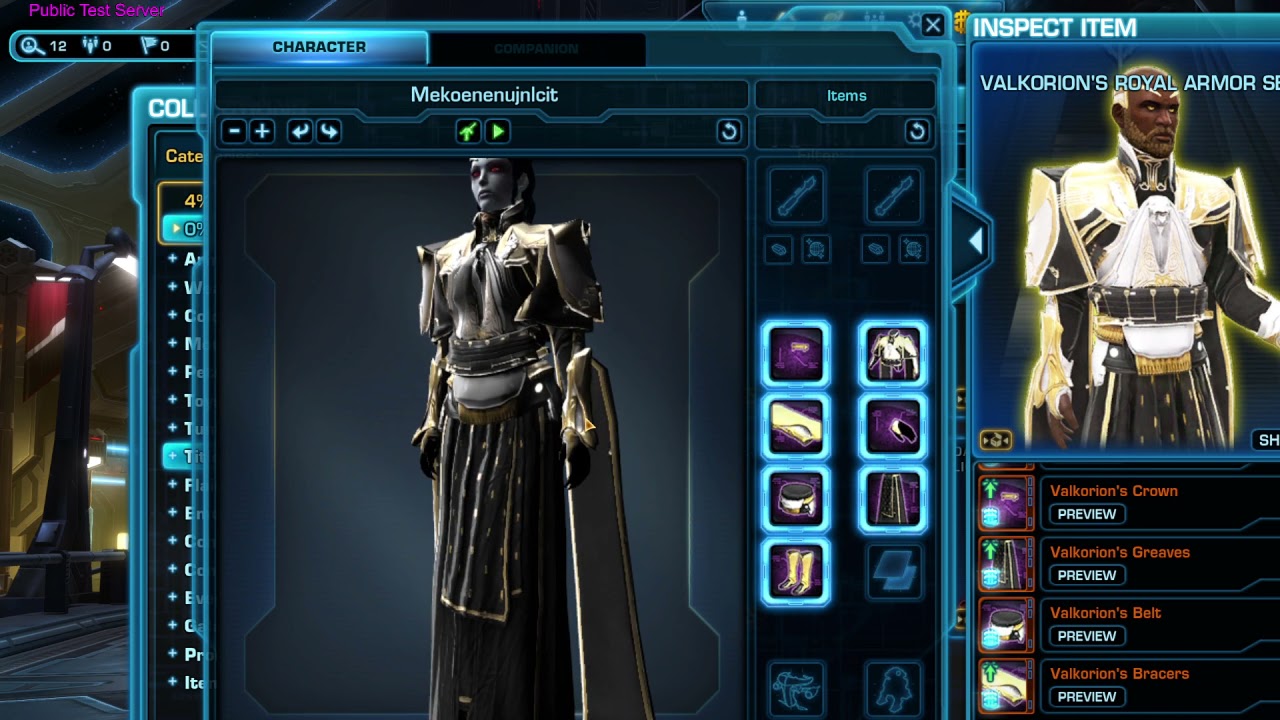Screen dimensions: 1280x720
Task: Select the Character tab
Action: [x=319, y=47]
